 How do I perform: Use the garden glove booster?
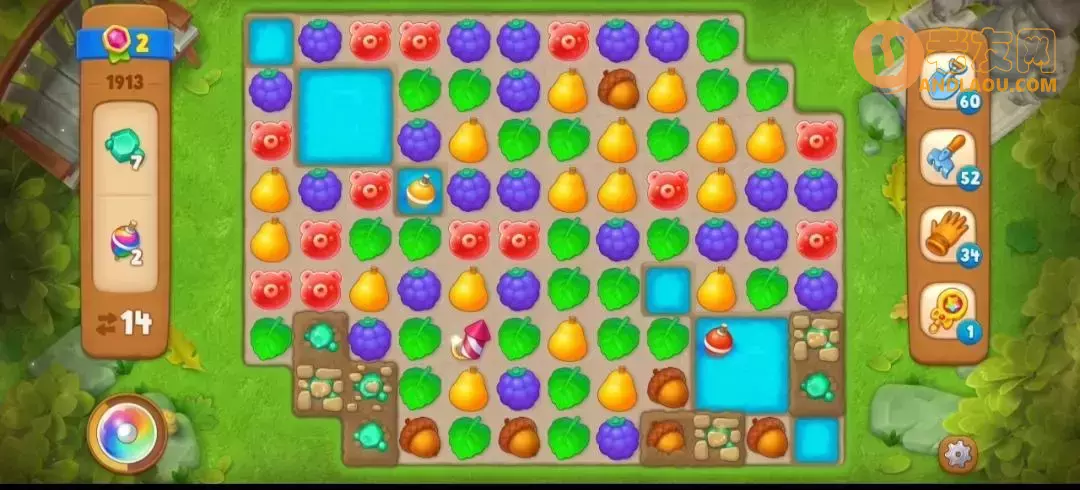(x=945, y=232)
